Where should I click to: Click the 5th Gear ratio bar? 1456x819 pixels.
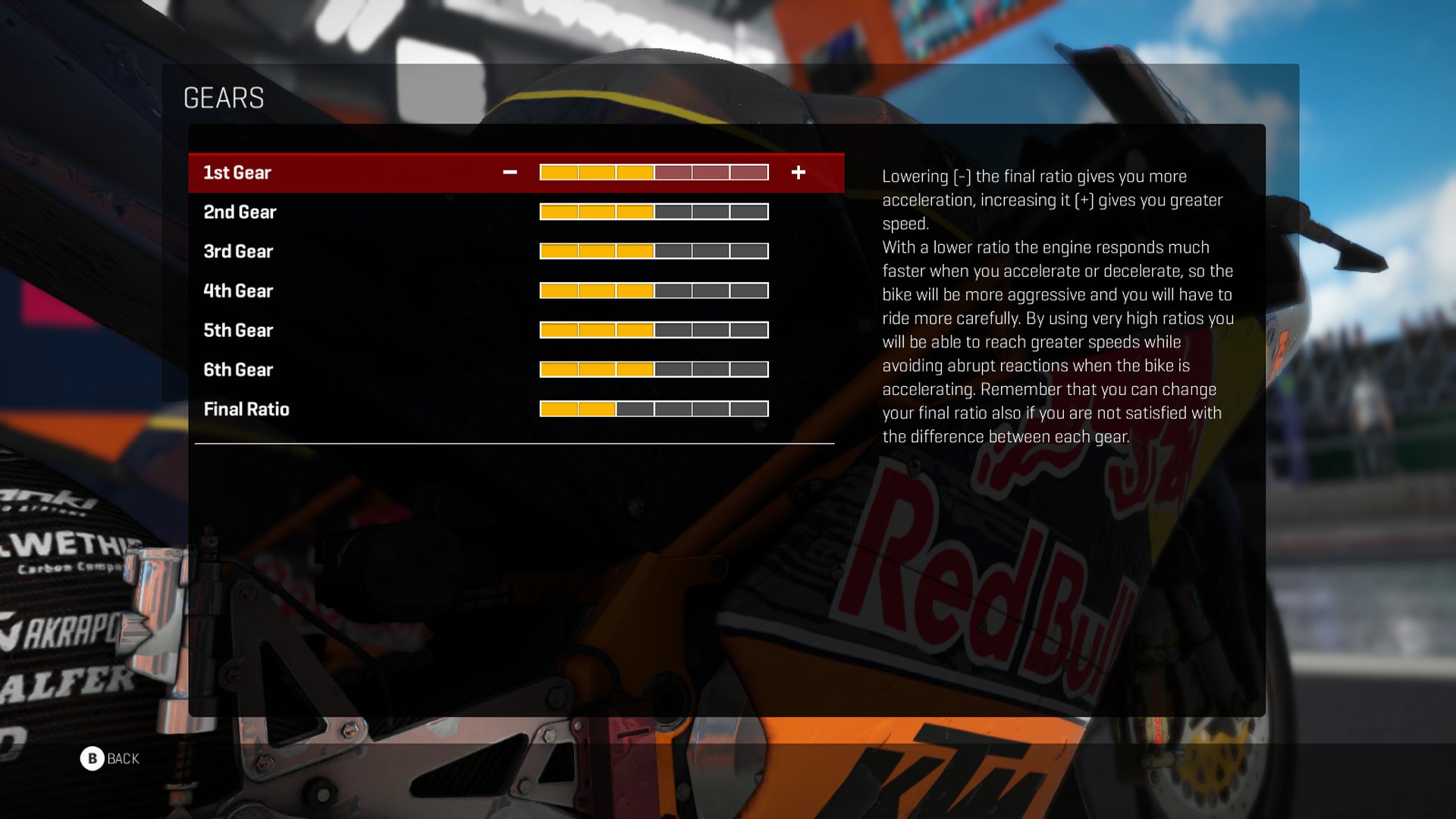click(x=654, y=331)
